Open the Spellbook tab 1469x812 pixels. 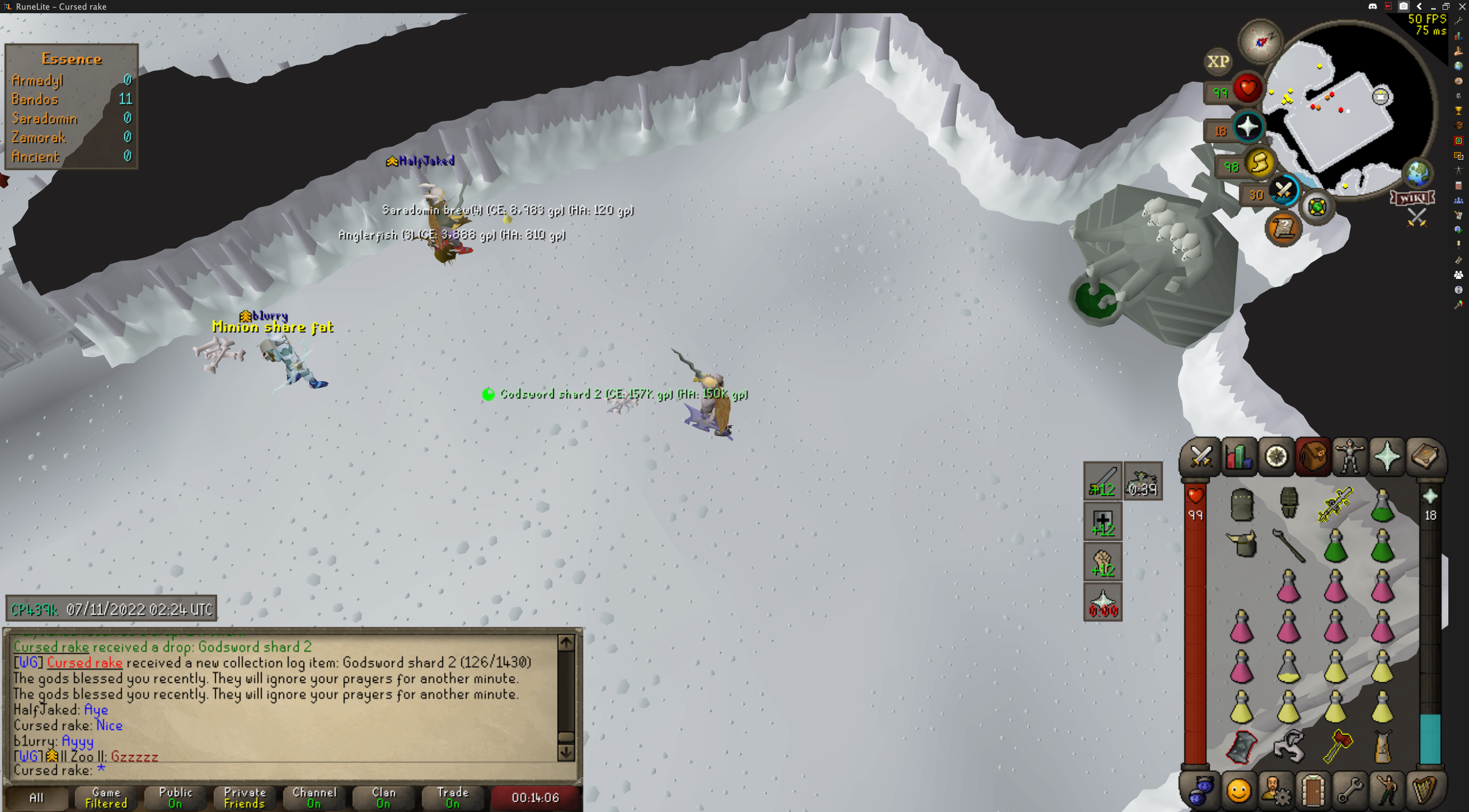point(1424,457)
